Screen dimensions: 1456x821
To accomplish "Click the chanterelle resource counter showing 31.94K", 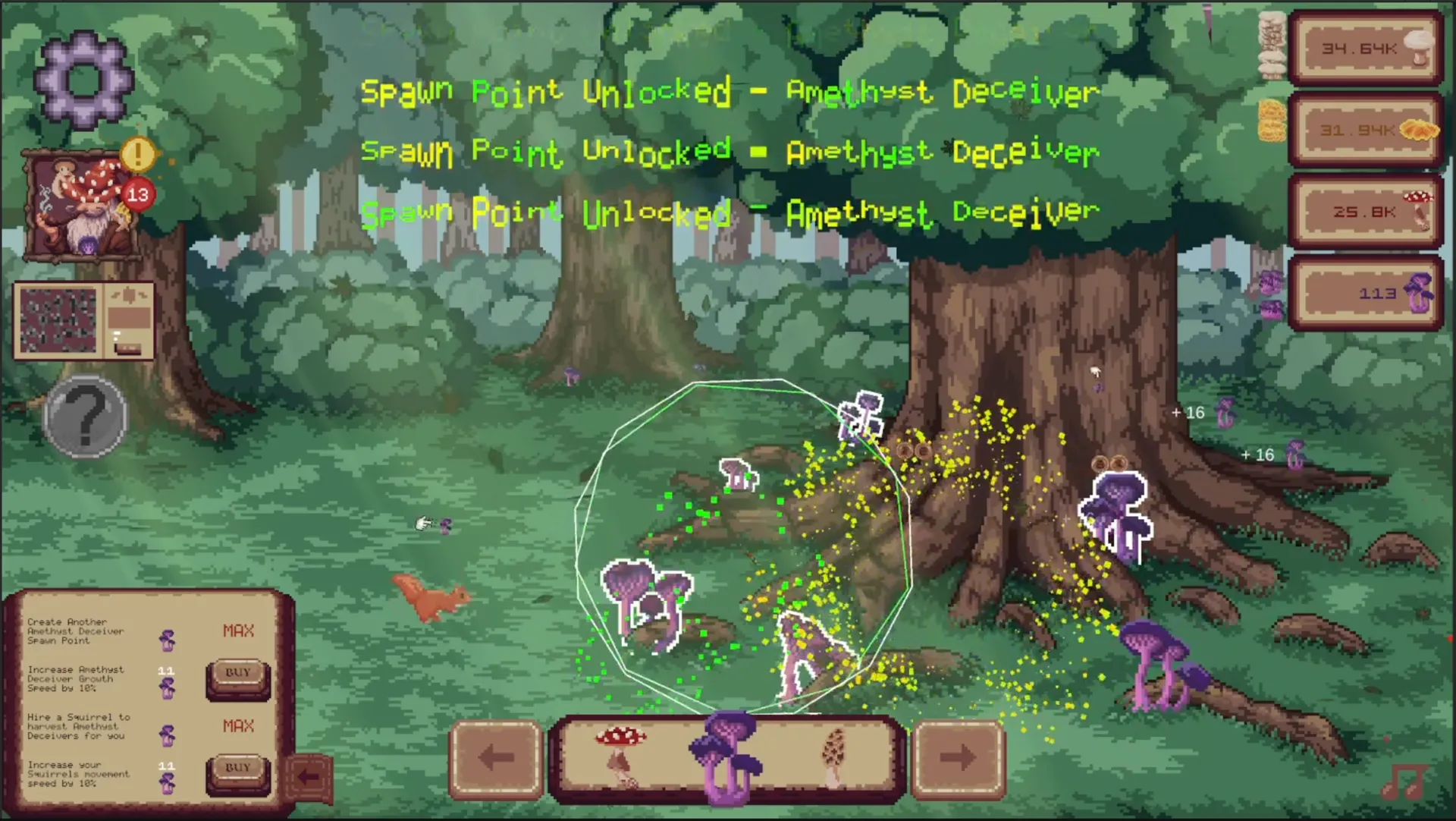I will pos(1365,129).
